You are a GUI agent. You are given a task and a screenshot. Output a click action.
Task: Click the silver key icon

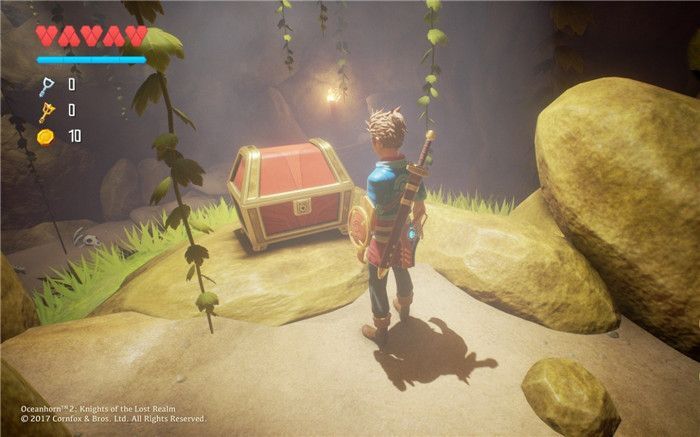click(45, 86)
